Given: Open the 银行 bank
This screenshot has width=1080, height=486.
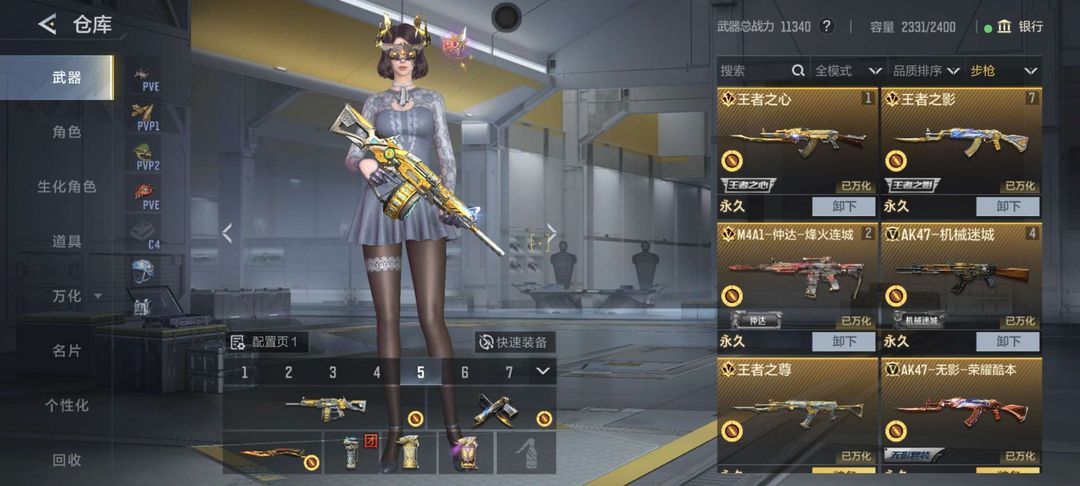Looking at the screenshot, I should (x=1020, y=27).
